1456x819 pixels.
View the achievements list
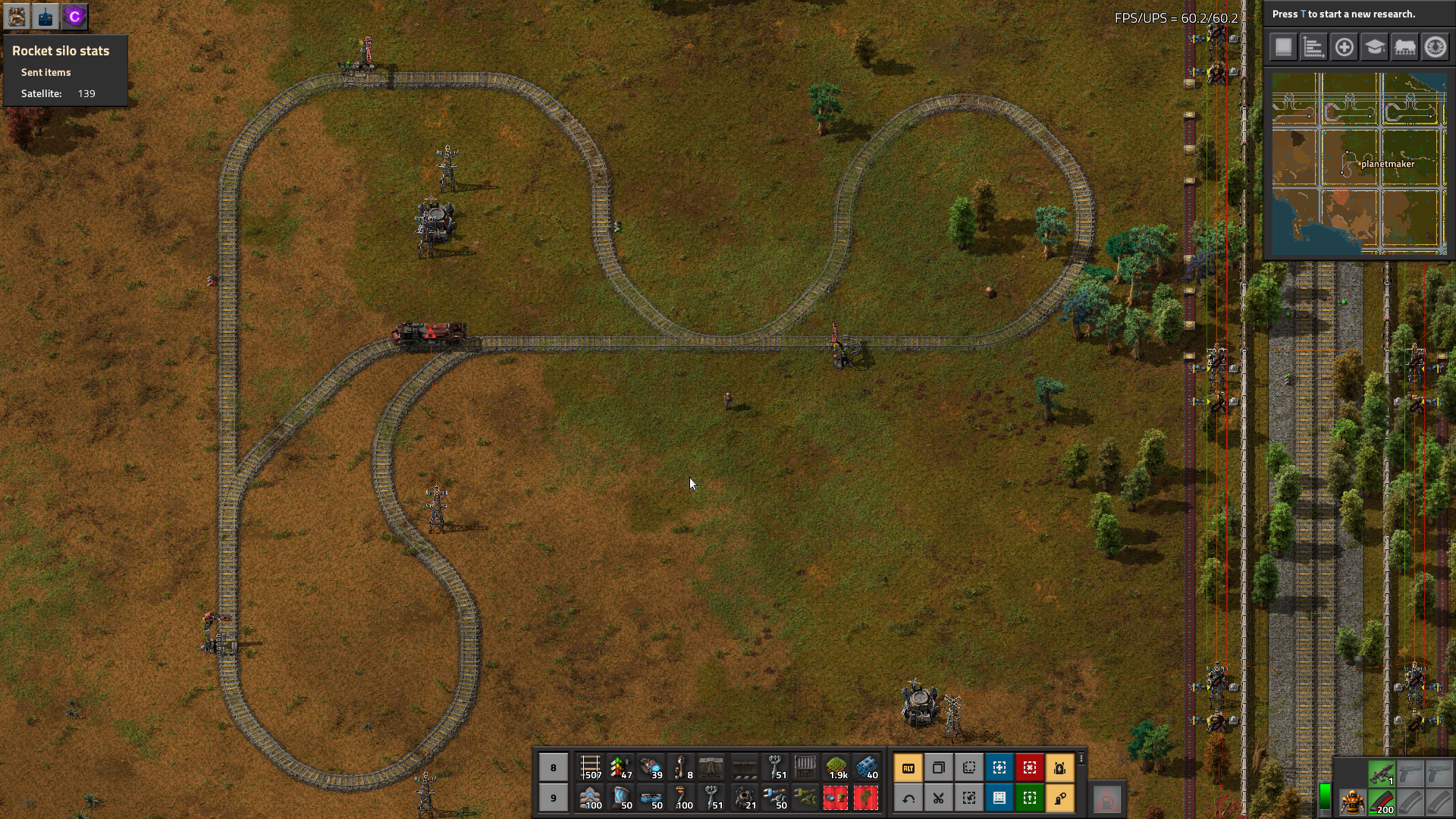click(x=1435, y=46)
